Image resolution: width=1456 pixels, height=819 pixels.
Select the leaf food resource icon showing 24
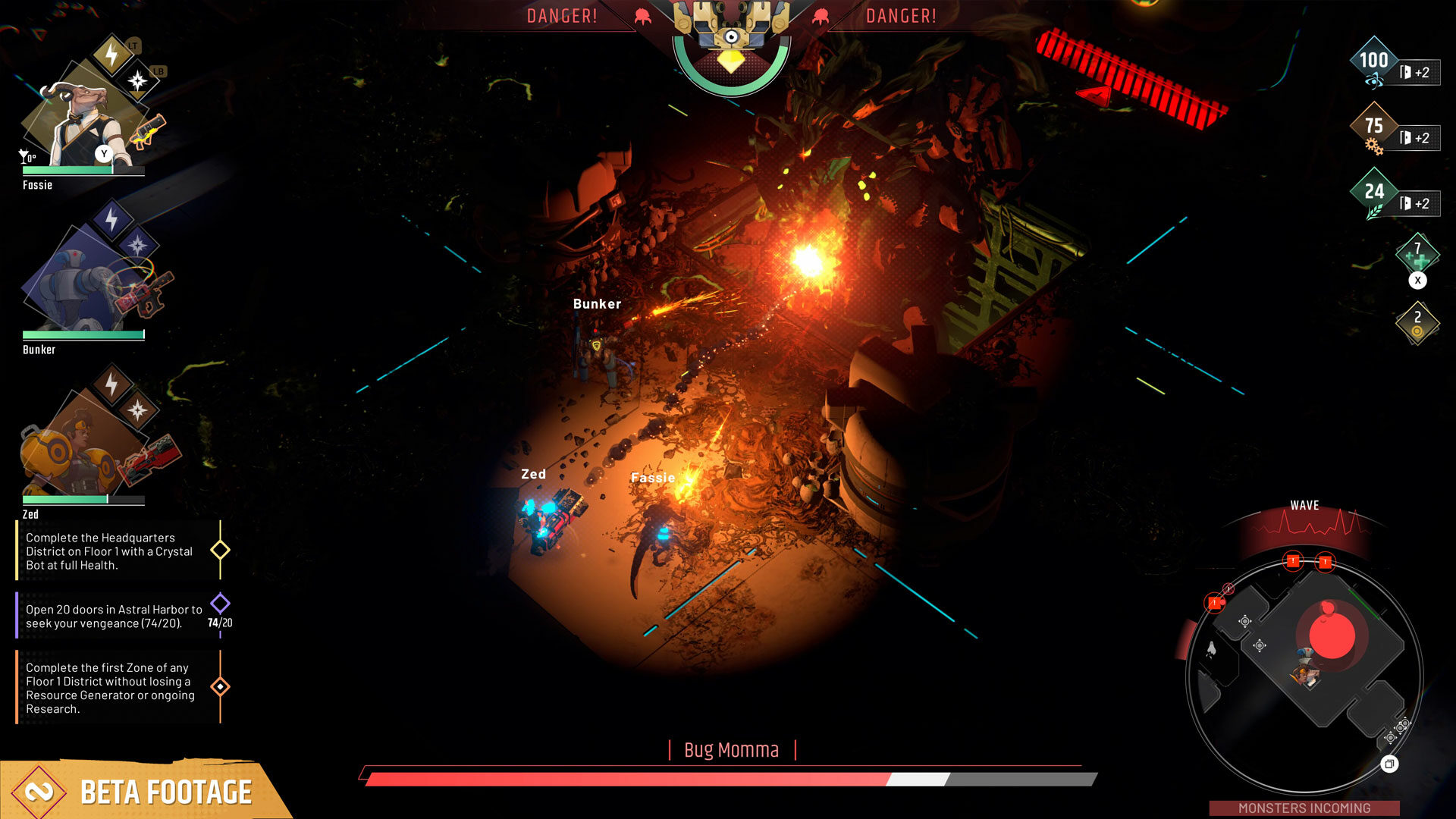click(1373, 192)
